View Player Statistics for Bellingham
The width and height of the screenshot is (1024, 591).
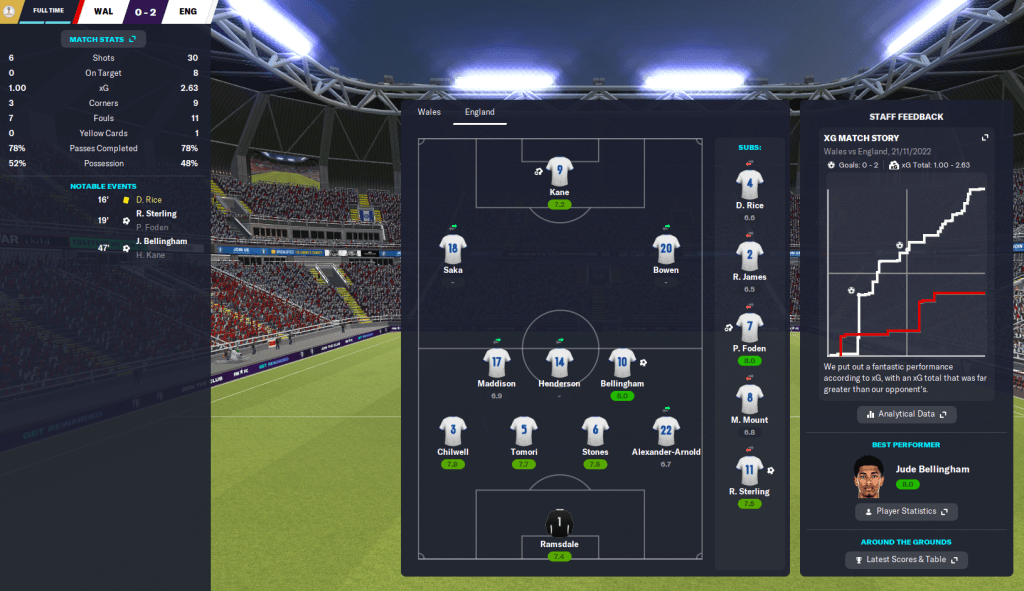[x=907, y=511]
